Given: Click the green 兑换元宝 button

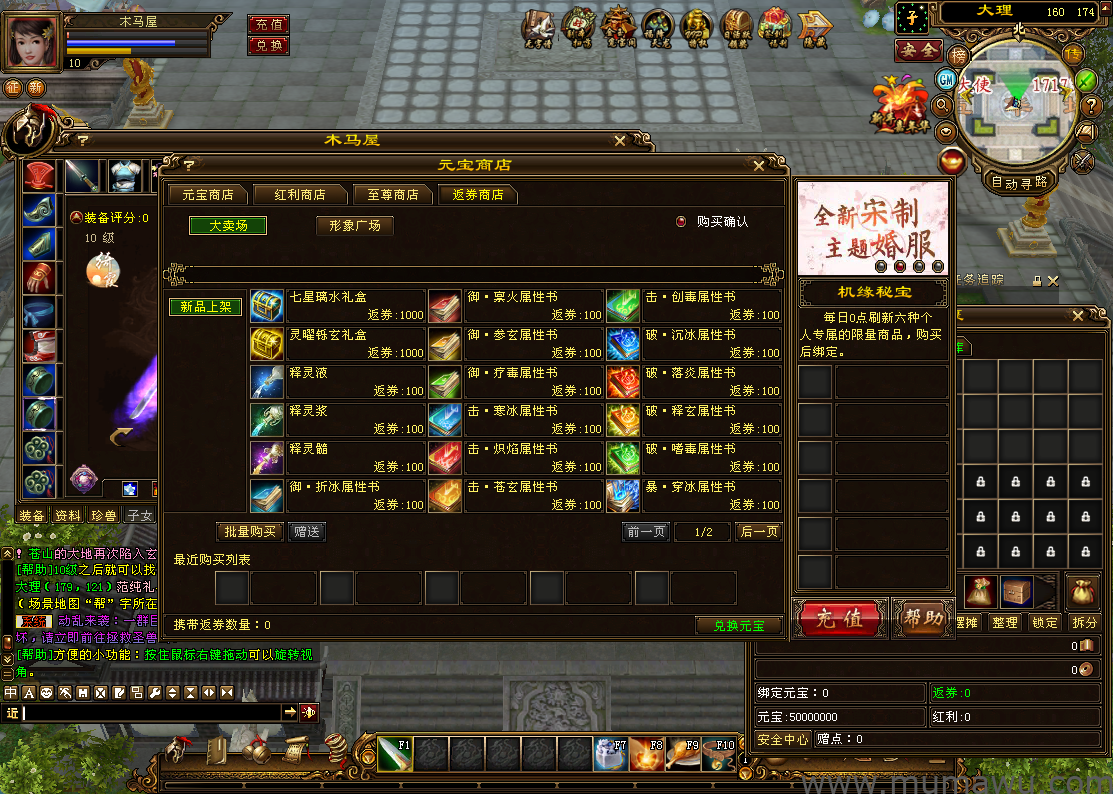Looking at the screenshot, I should [x=738, y=626].
